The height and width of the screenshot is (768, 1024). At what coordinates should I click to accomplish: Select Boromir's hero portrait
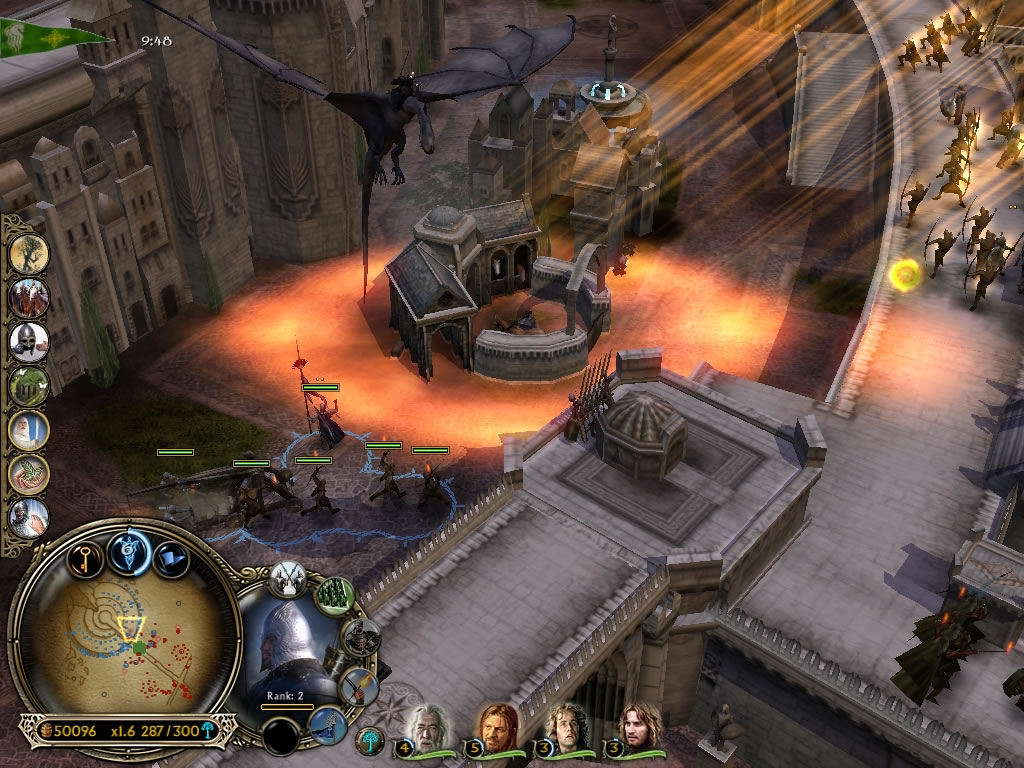[497, 727]
